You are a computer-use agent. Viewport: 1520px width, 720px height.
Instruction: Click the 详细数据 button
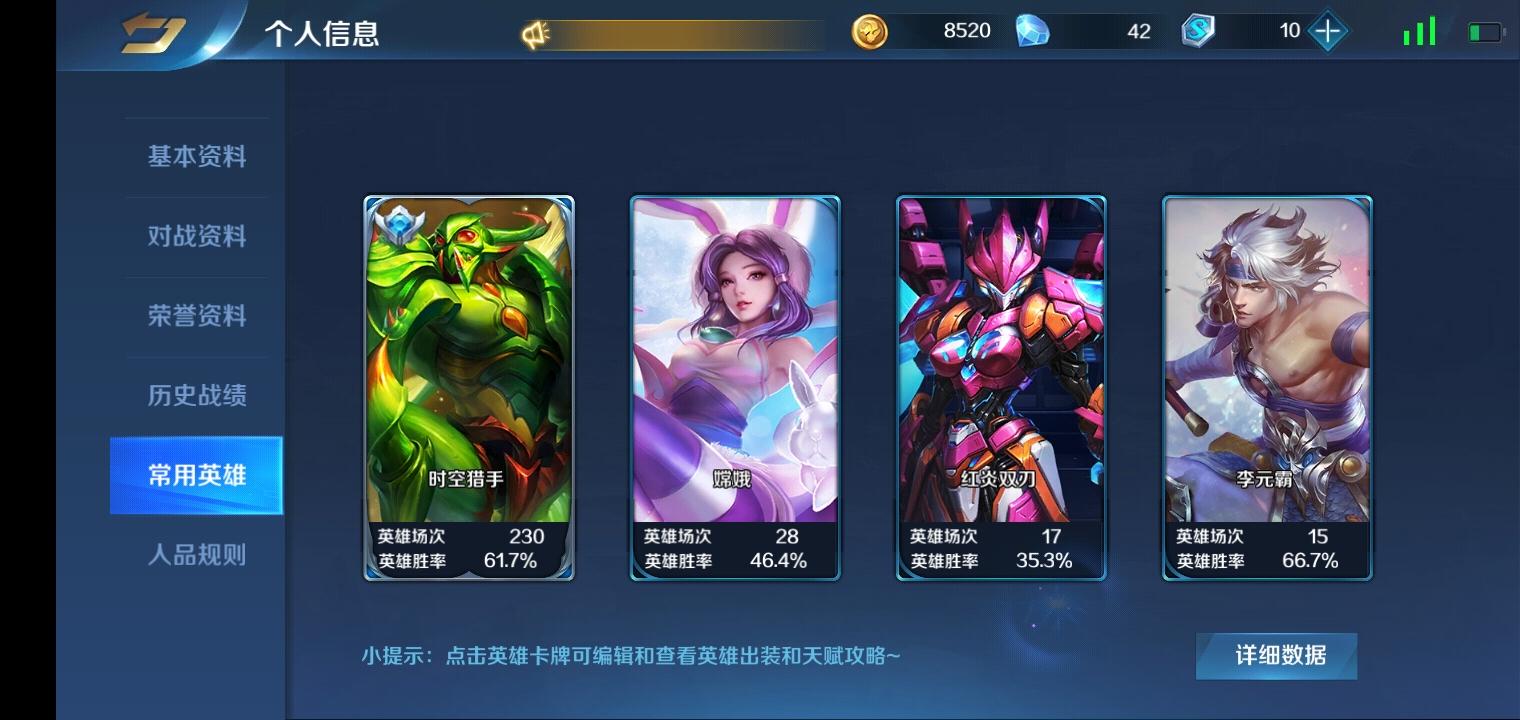[x=1275, y=656]
